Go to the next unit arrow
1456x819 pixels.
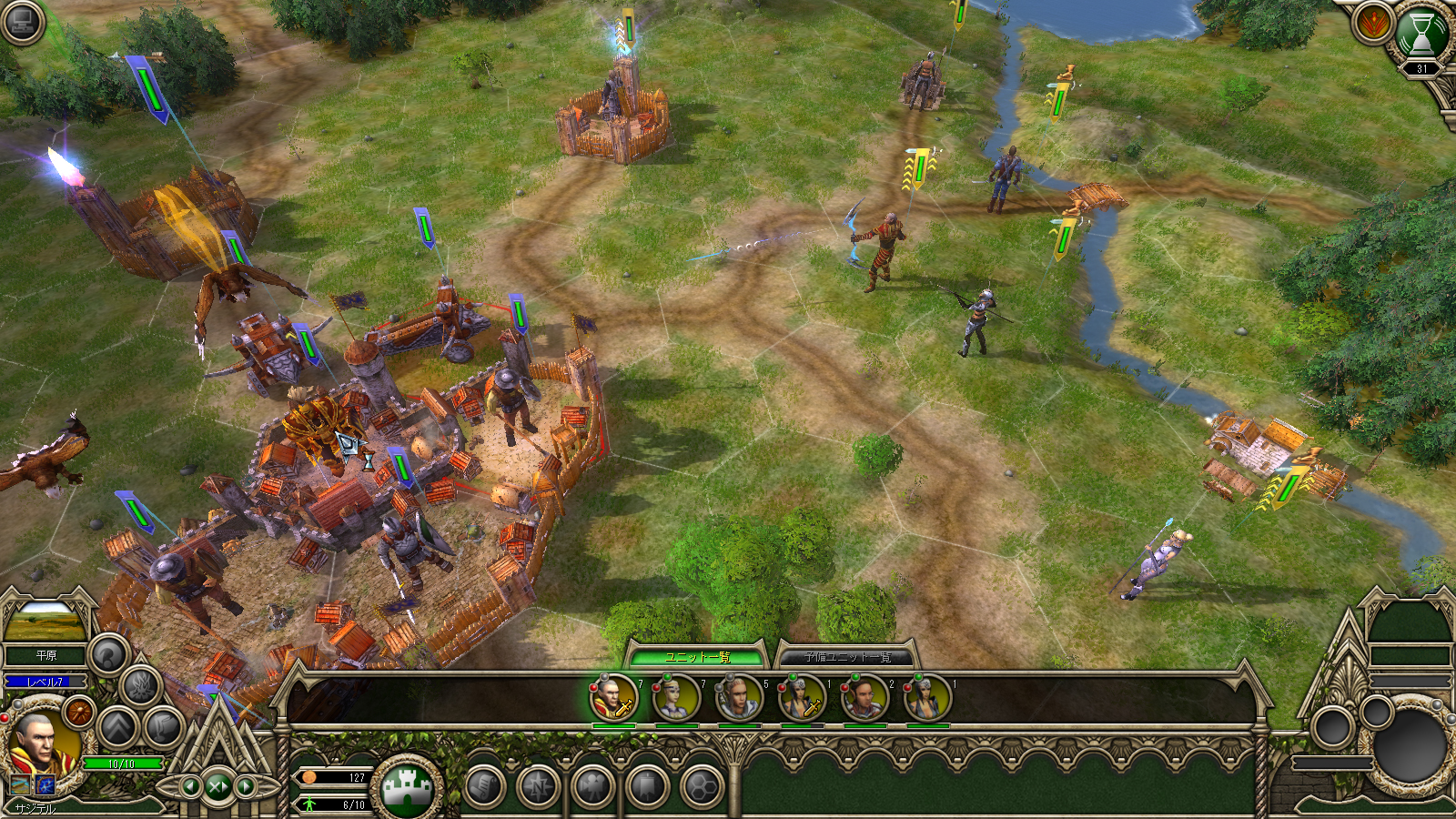pos(246,786)
